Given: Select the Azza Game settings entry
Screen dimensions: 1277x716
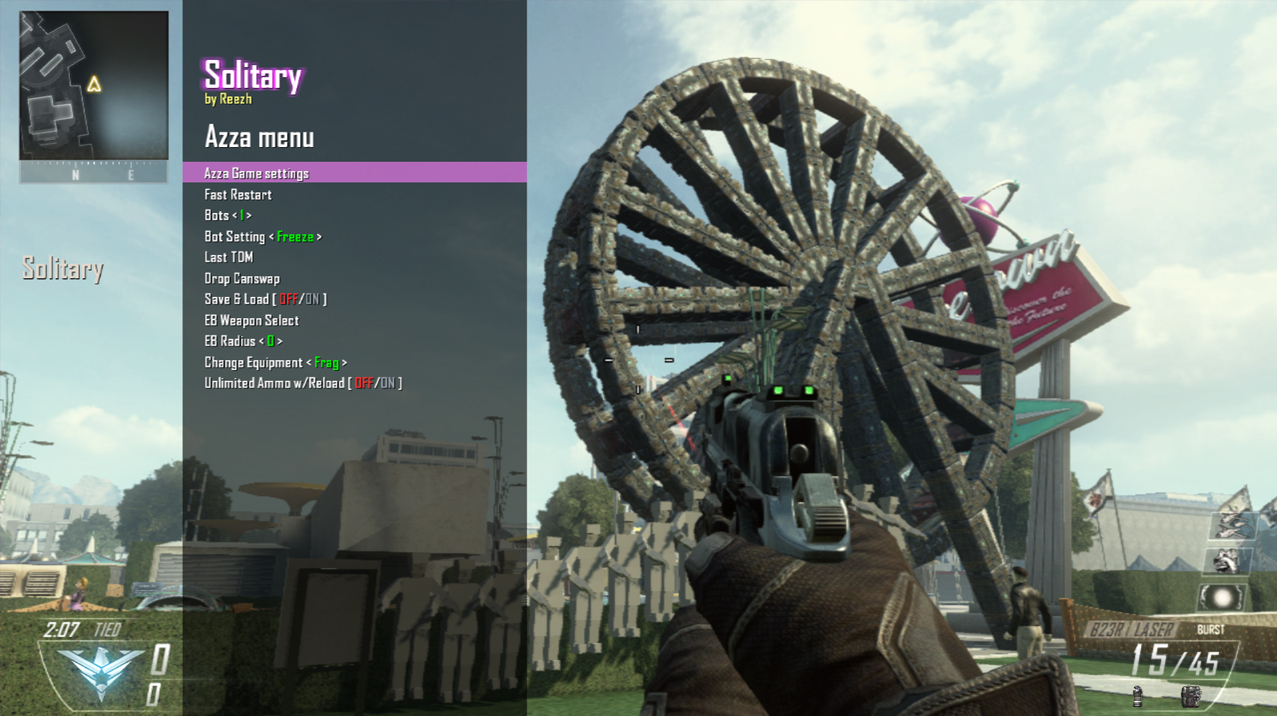Looking at the screenshot, I should pyautogui.click(x=256, y=173).
